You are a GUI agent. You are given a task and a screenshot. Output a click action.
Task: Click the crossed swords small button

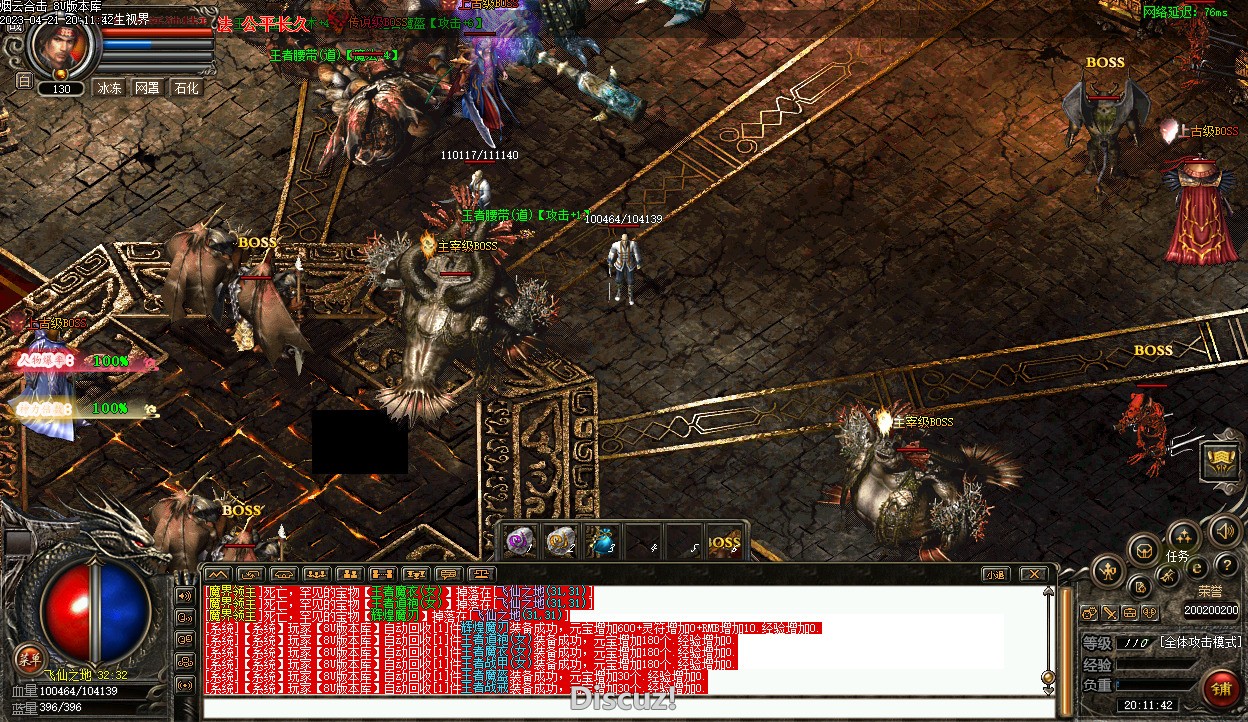point(1110,612)
